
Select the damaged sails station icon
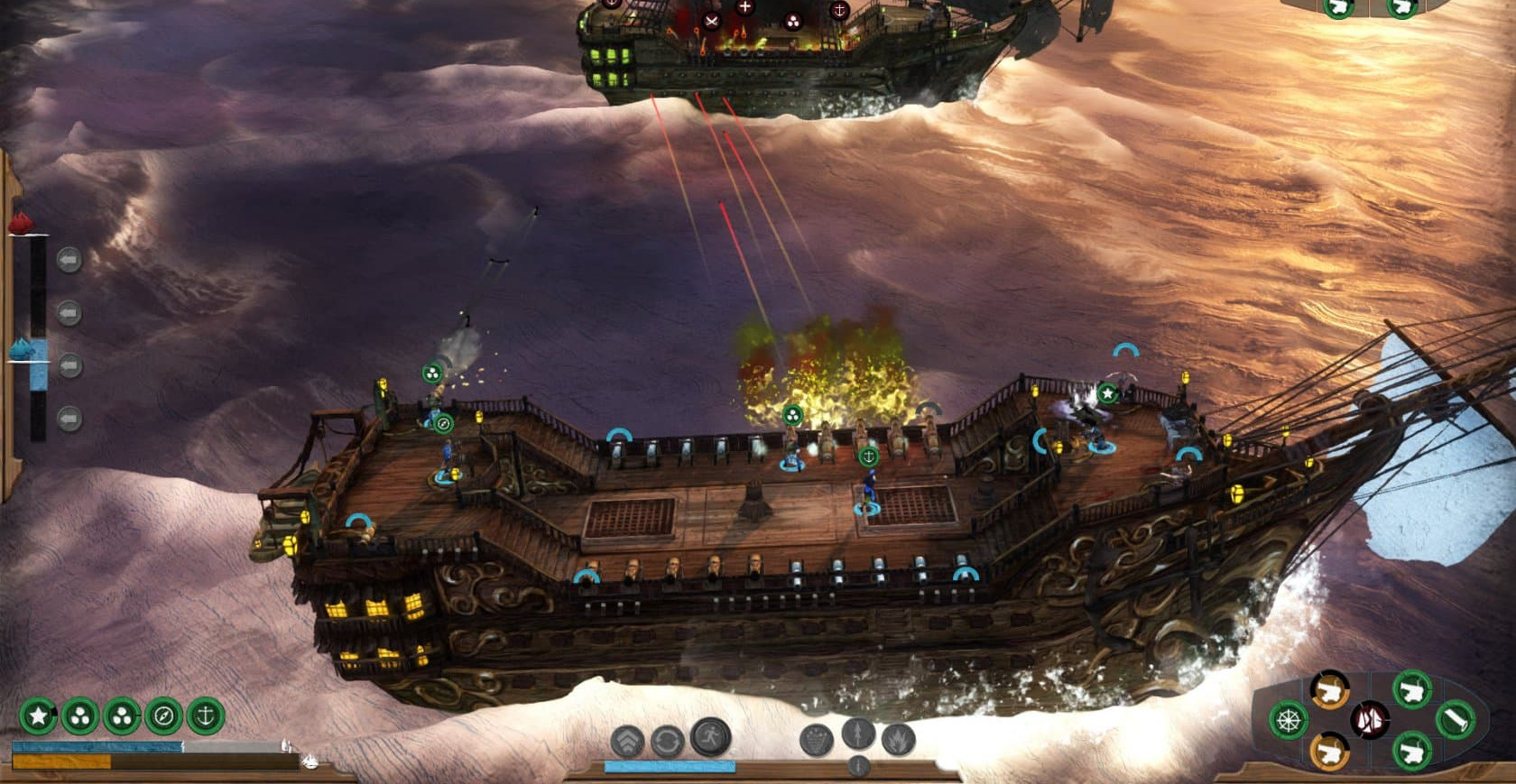(1370, 719)
